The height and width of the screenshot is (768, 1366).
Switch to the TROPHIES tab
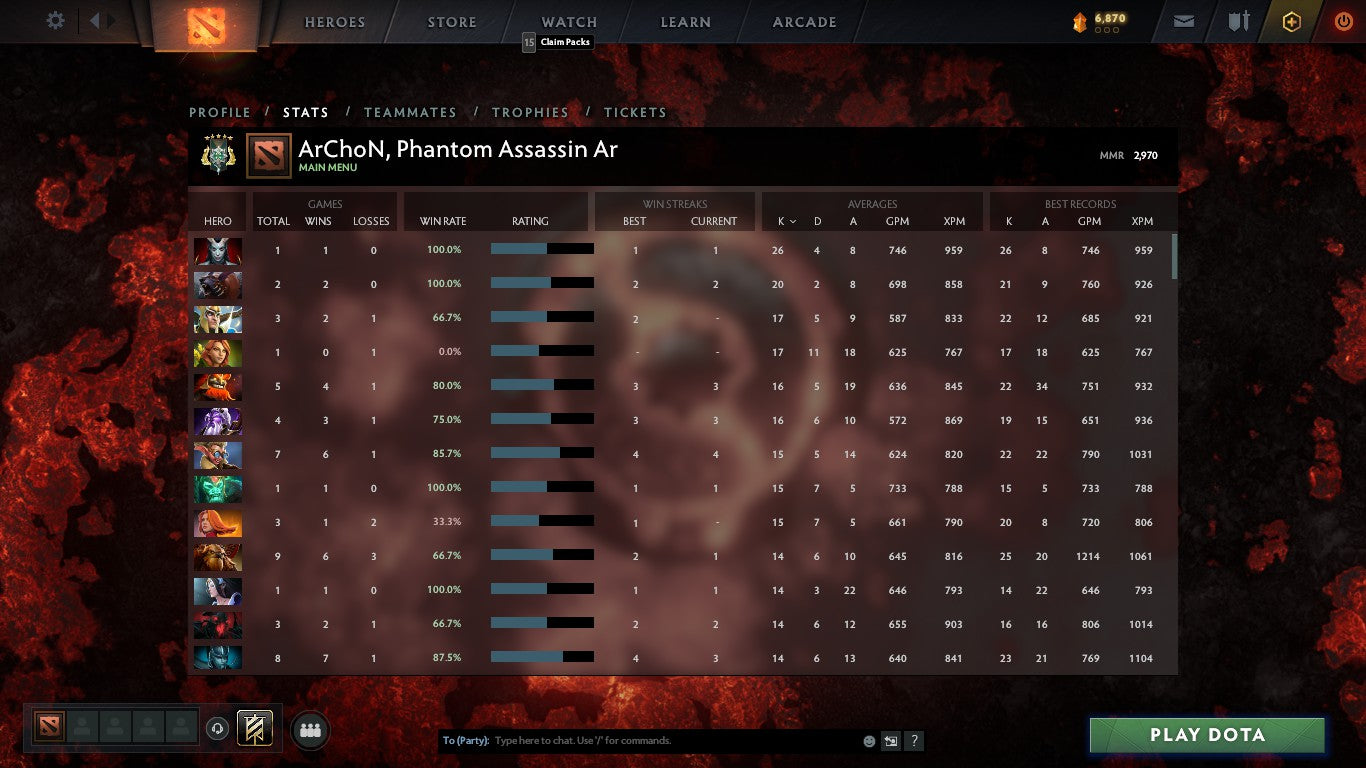(530, 112)
